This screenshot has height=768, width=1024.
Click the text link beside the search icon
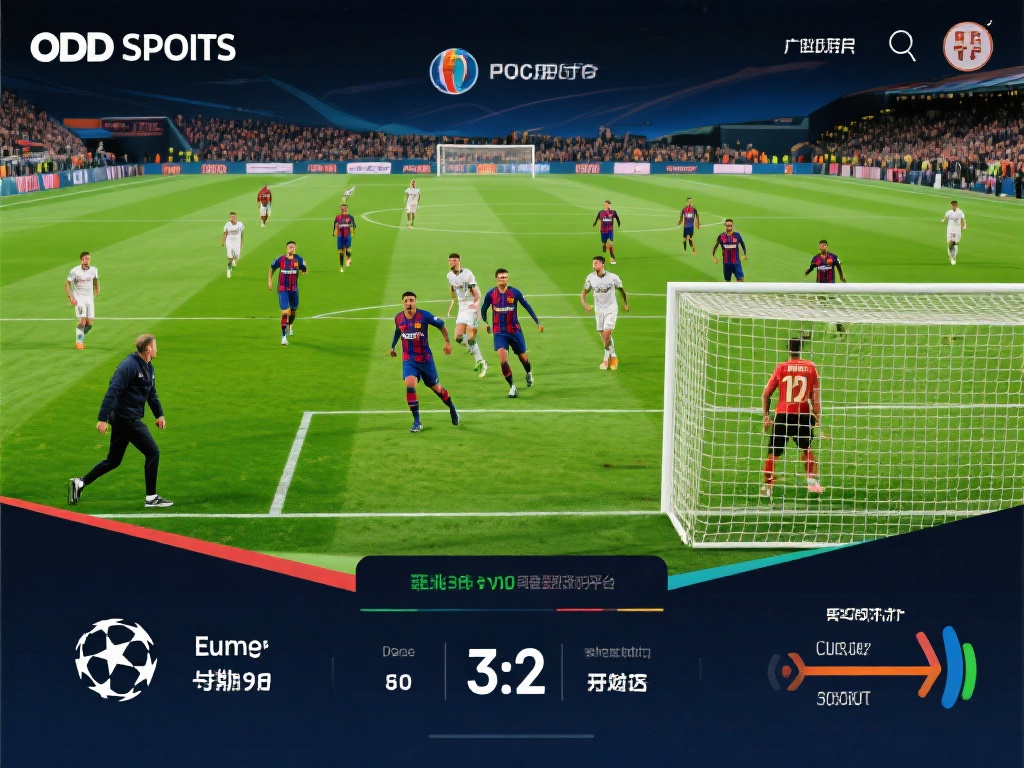[819, 46]
